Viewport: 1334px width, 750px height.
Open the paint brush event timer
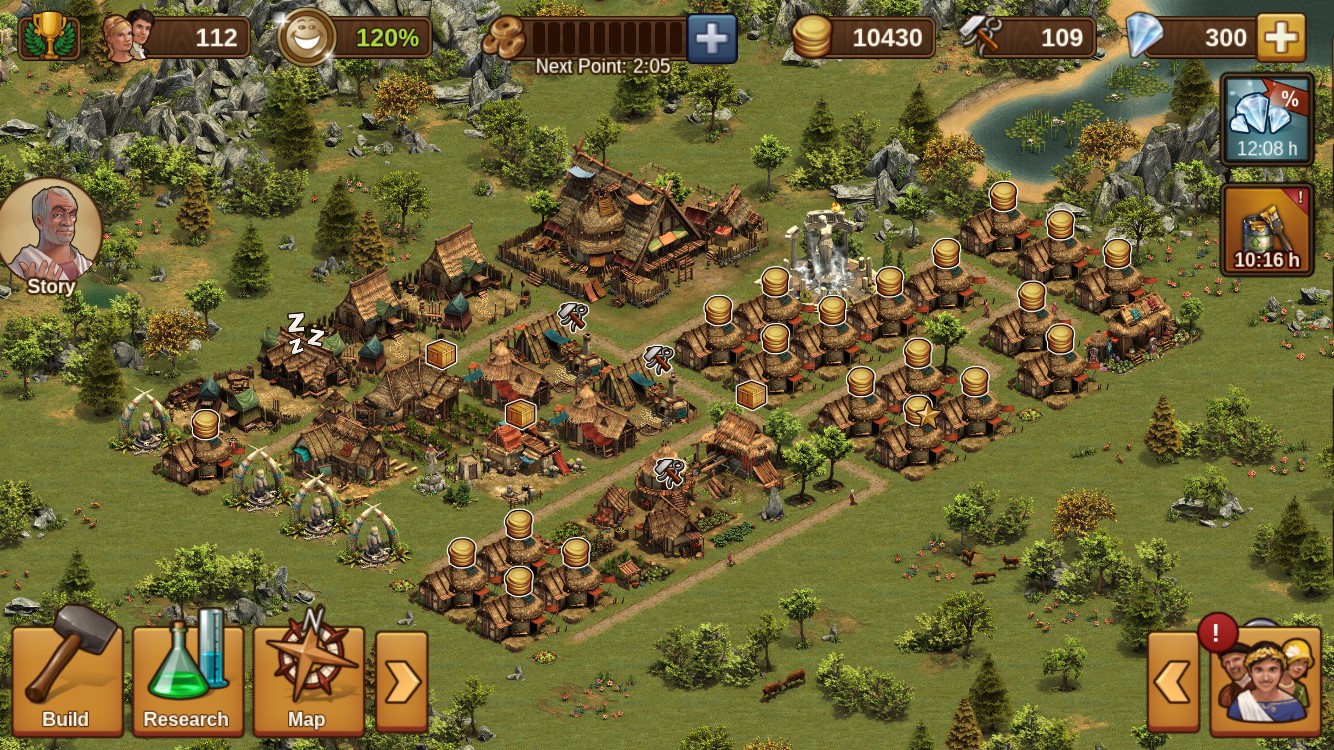pos(1267,229)
